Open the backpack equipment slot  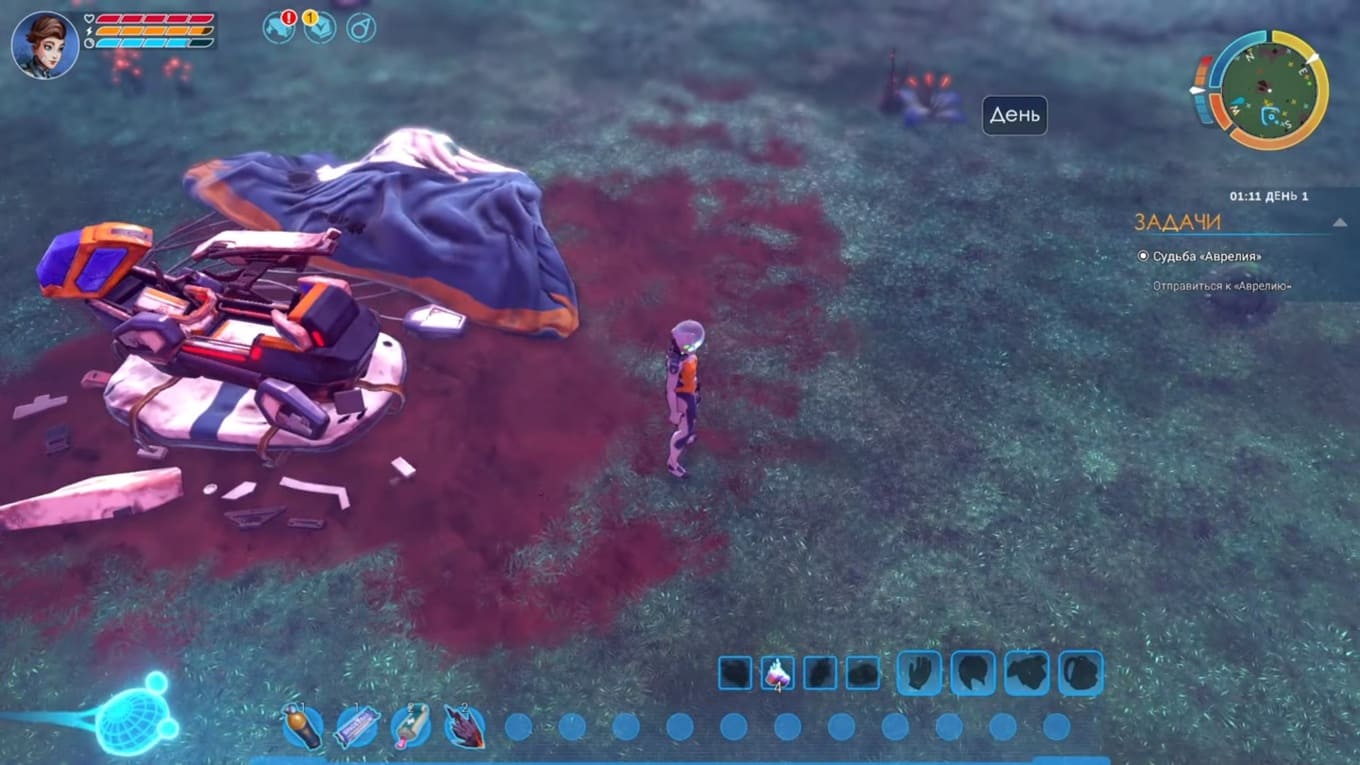point(1080,673)
